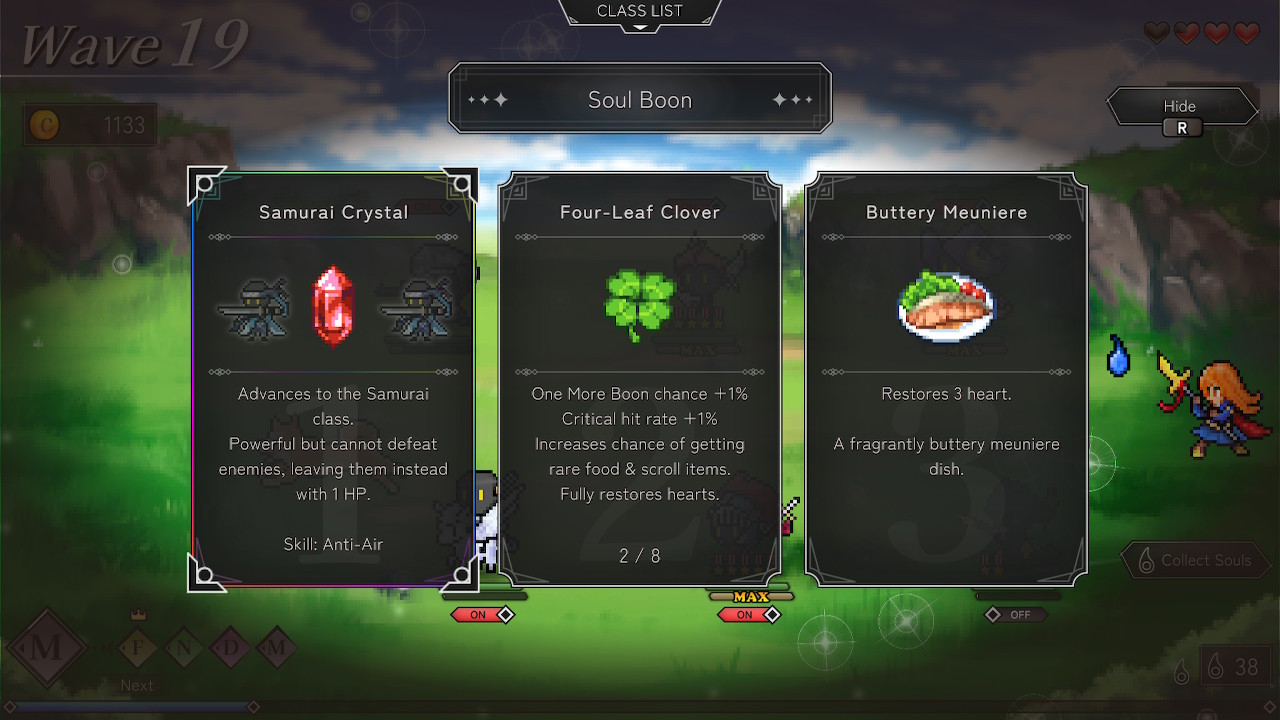
Task: Select the crowned F wave diamond marker
Action: pos(137,647)
